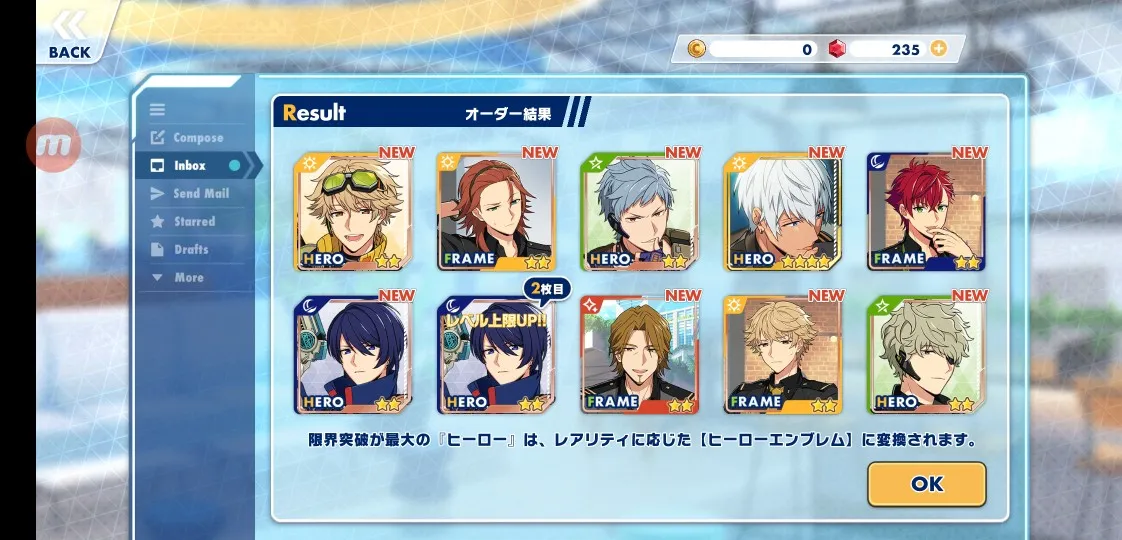Add more gems with the plus icon
The width and height of the screenshot is (1122, 540).
pyautogui.click(x=938, y=48)
